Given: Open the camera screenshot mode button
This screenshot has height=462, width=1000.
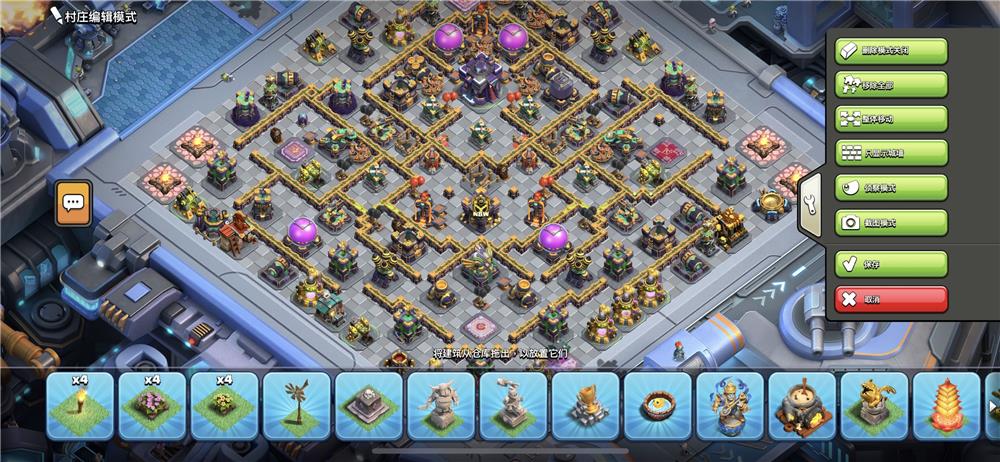Looking at the screenshot, I should click(890, 222).
